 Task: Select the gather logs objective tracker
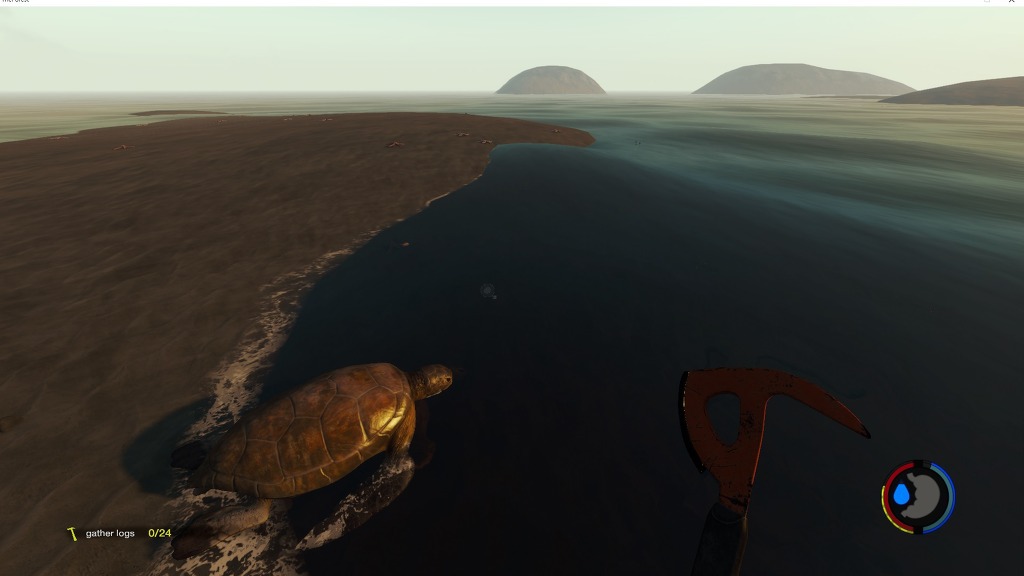[119, 533]
